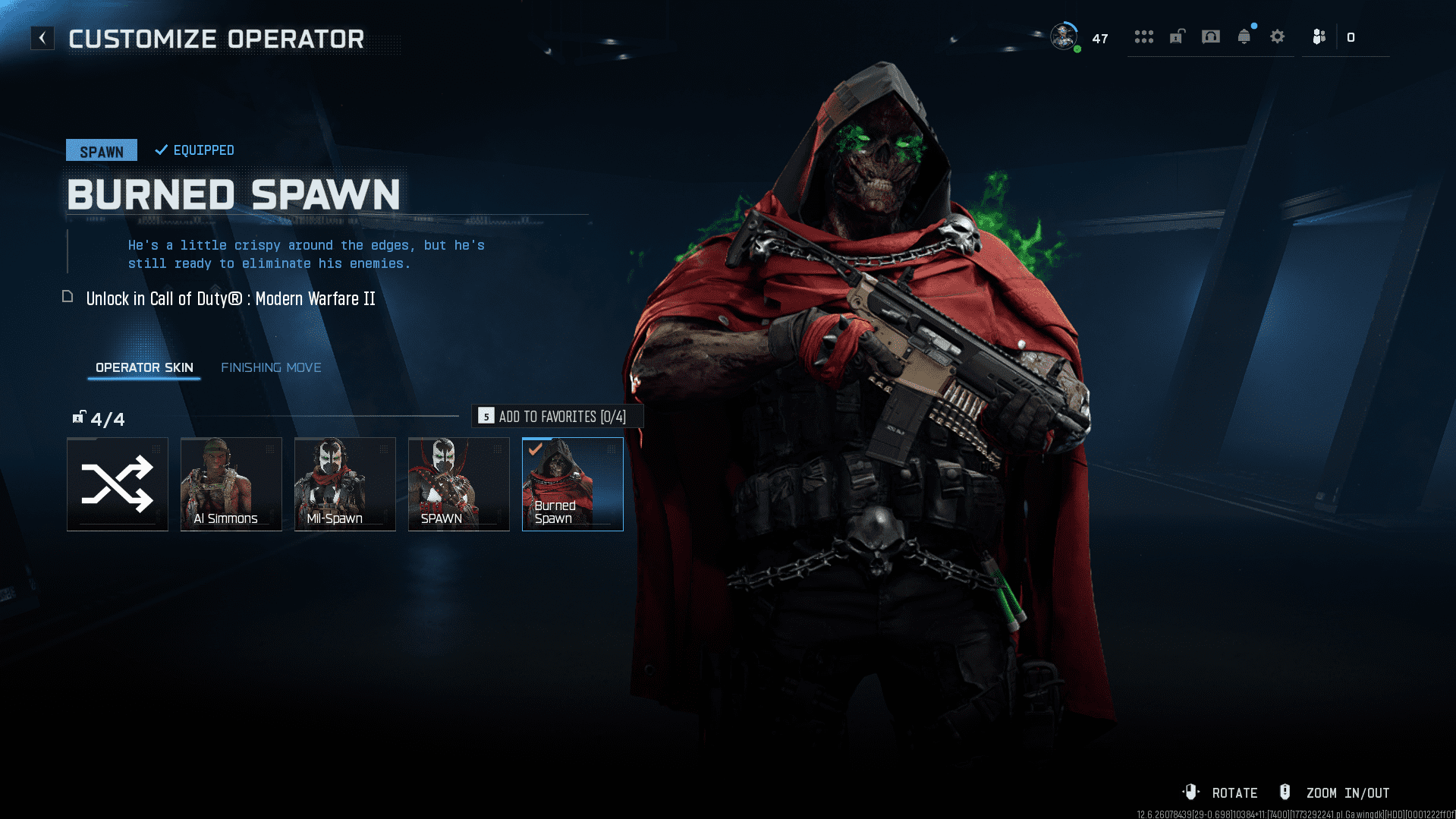Select the Al Simmons operator skin
1456x819 pixels.
point(231,484)
